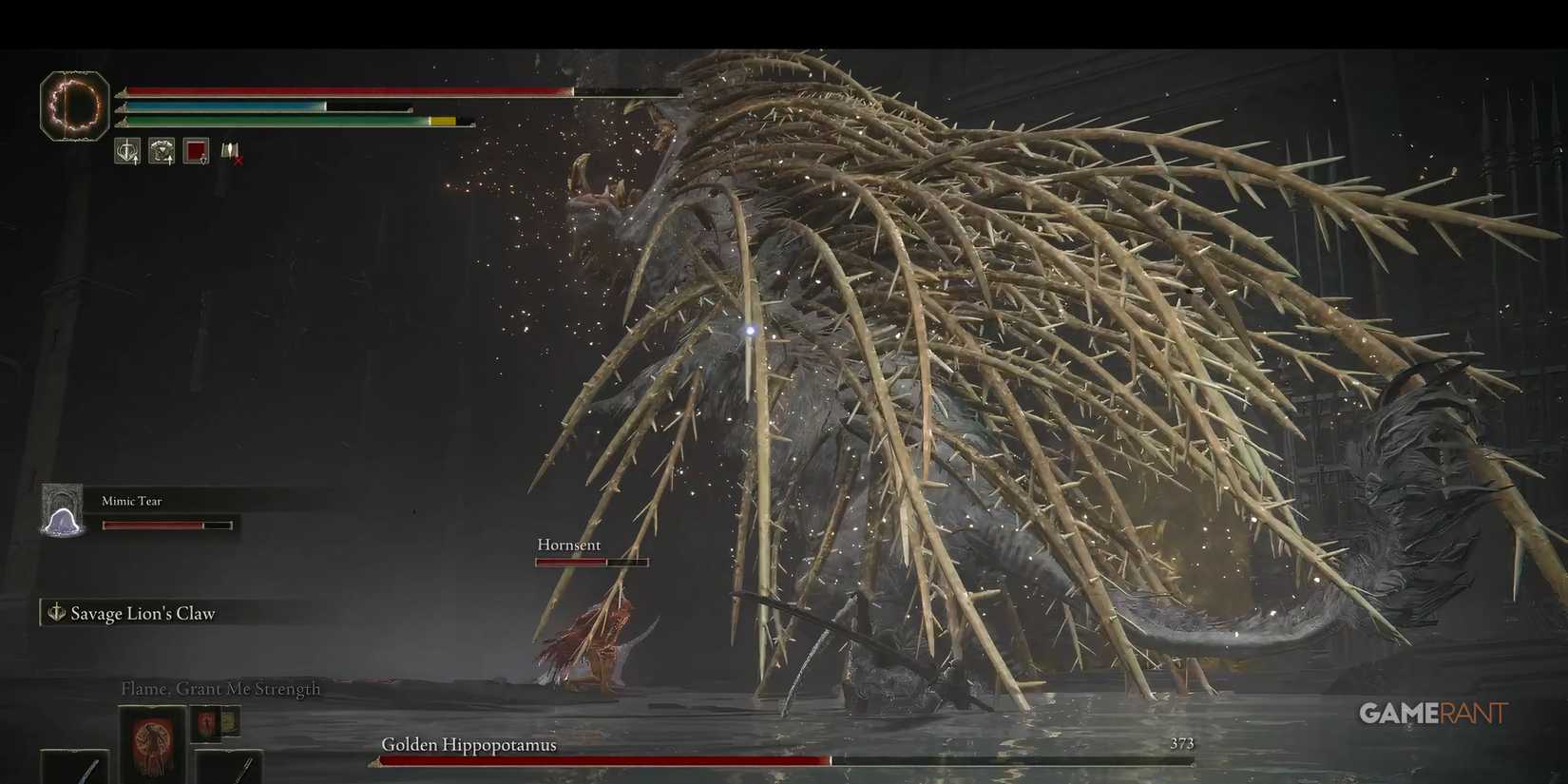This screenshot has height=784, width=1568.
Task: Click the green stamina bar
Action: point(266,123)
